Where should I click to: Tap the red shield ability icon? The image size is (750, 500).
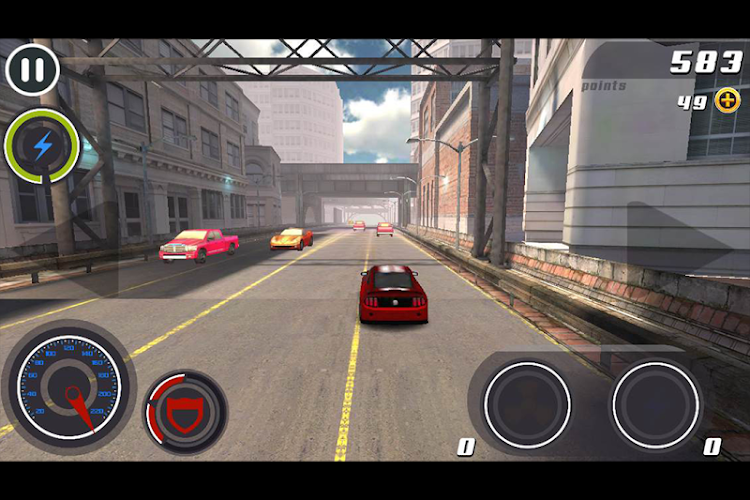point(187,412)
